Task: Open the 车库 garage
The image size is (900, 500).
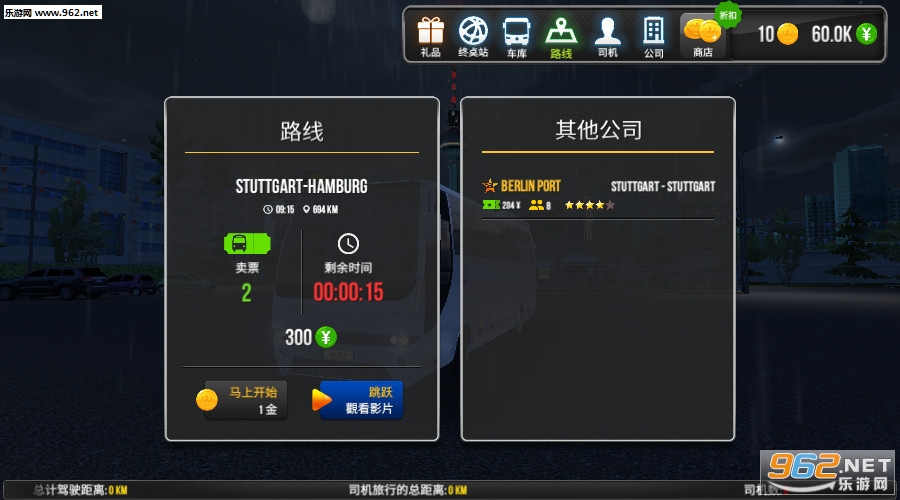Action: tap(516, 36)
